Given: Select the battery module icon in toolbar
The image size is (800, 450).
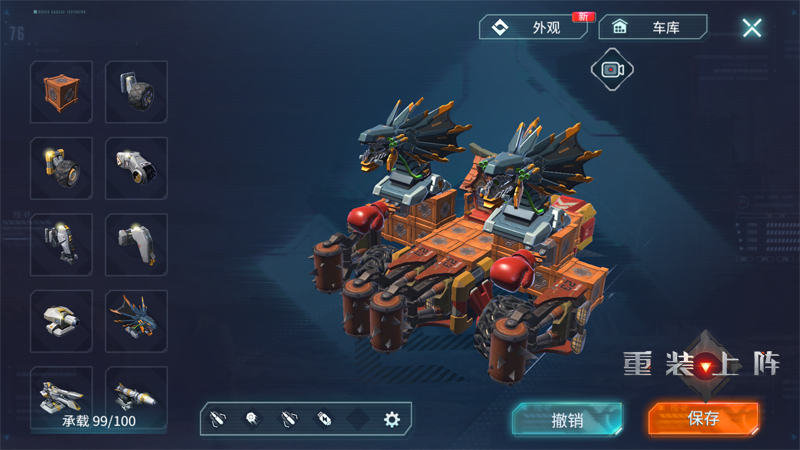Looking at the screenshot, I should 323,420.
